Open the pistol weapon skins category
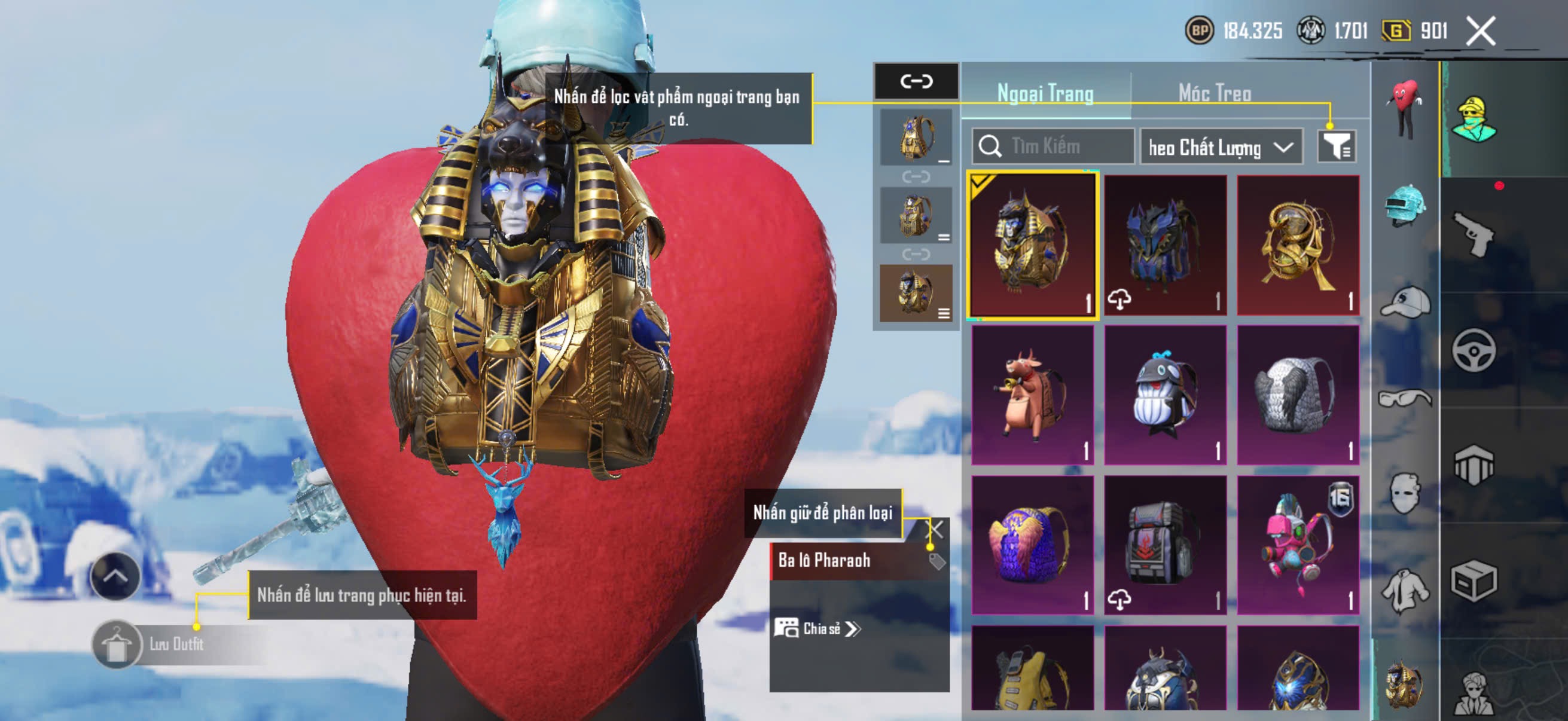Screen dimensions: 1568x721 pos(1473,234)
